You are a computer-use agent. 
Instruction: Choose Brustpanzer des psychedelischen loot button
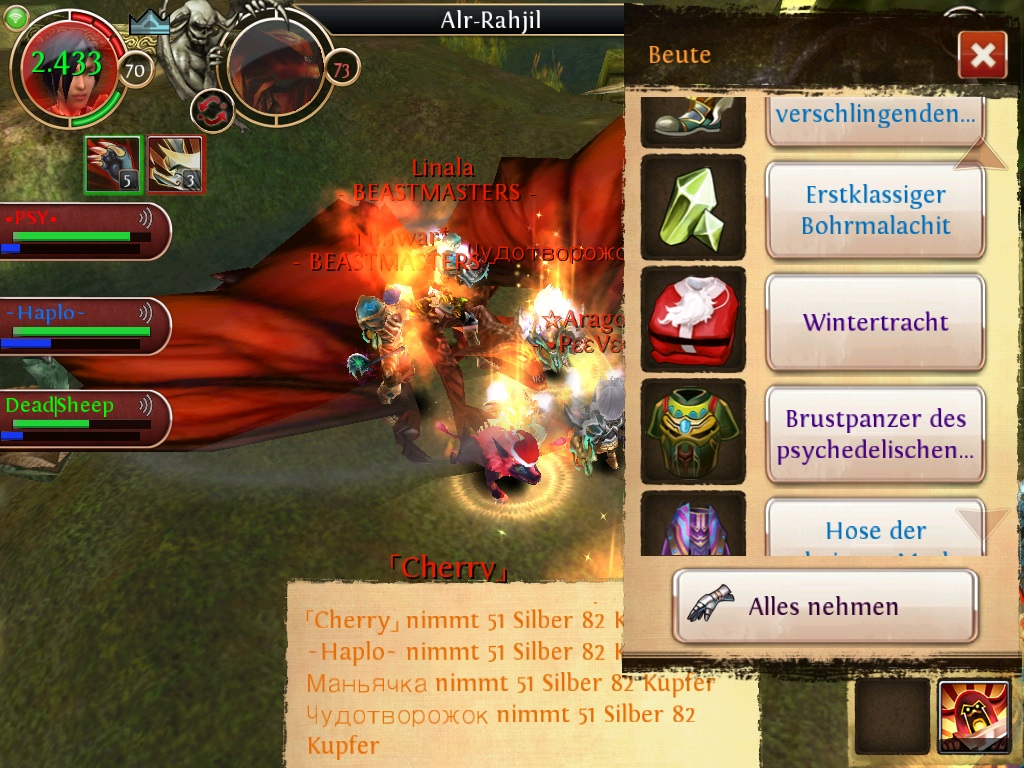click(x=875, y=434)
